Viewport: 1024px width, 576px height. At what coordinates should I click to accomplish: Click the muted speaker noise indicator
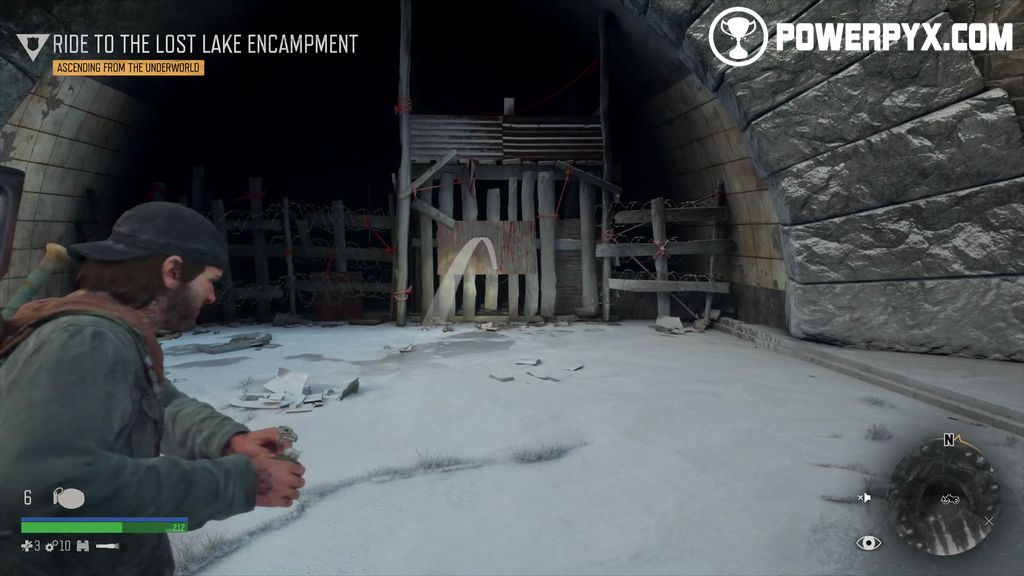coord(864,497)
